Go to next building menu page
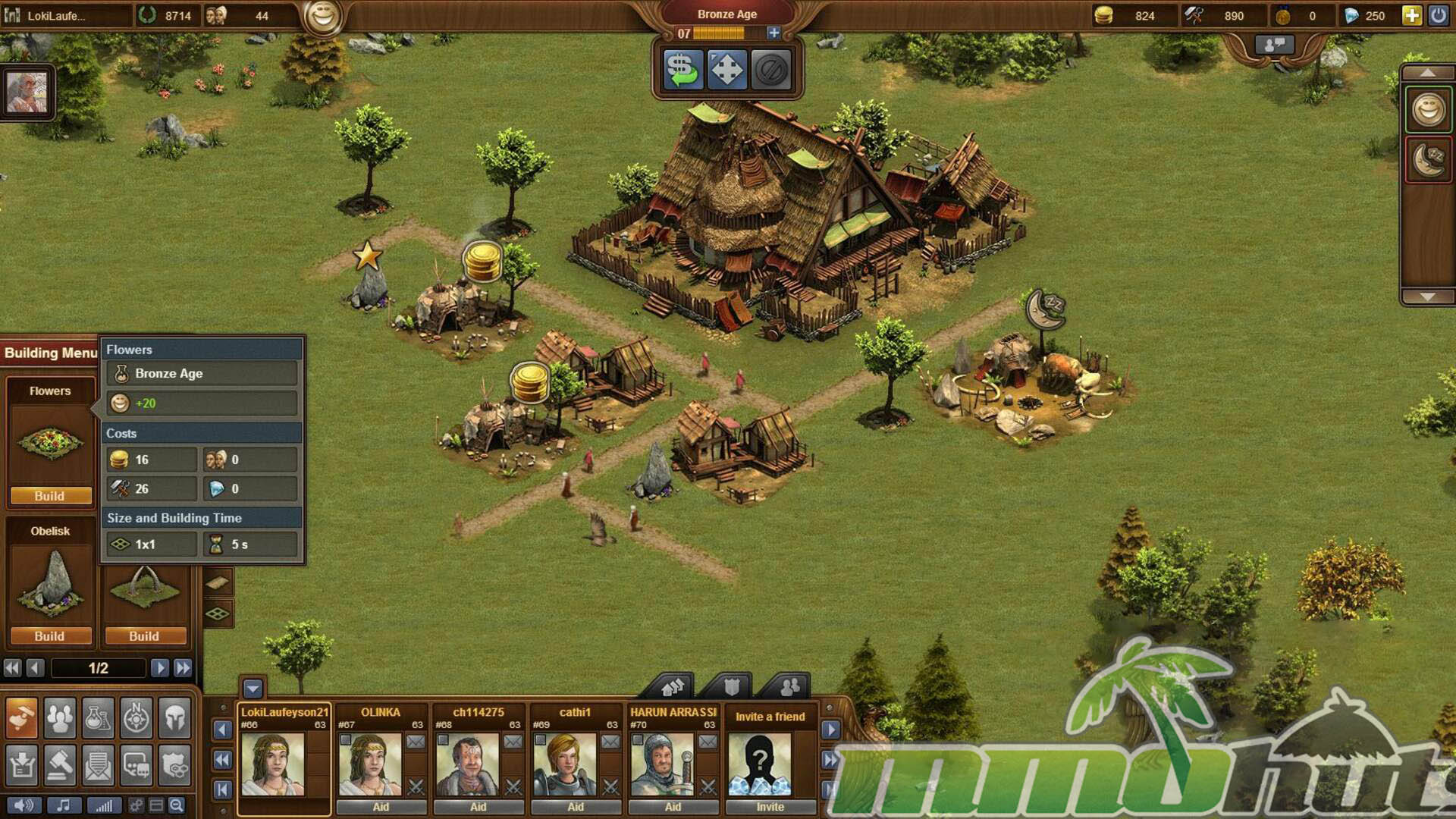 [159, 668]
